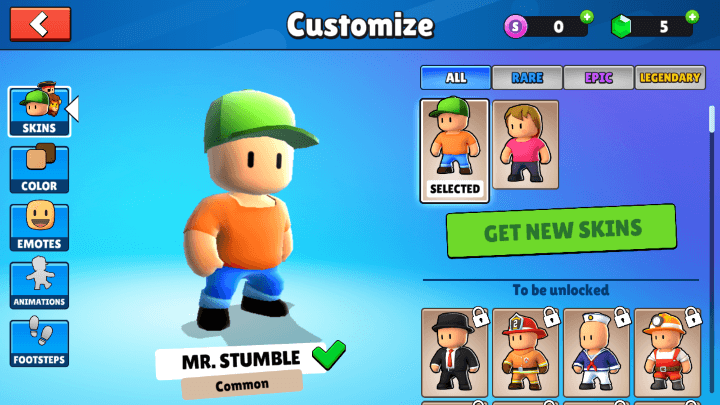Choose the Legendary skins filter
Image resolution: width=720 pixels, height=405 pixels.
pos(670,77)
